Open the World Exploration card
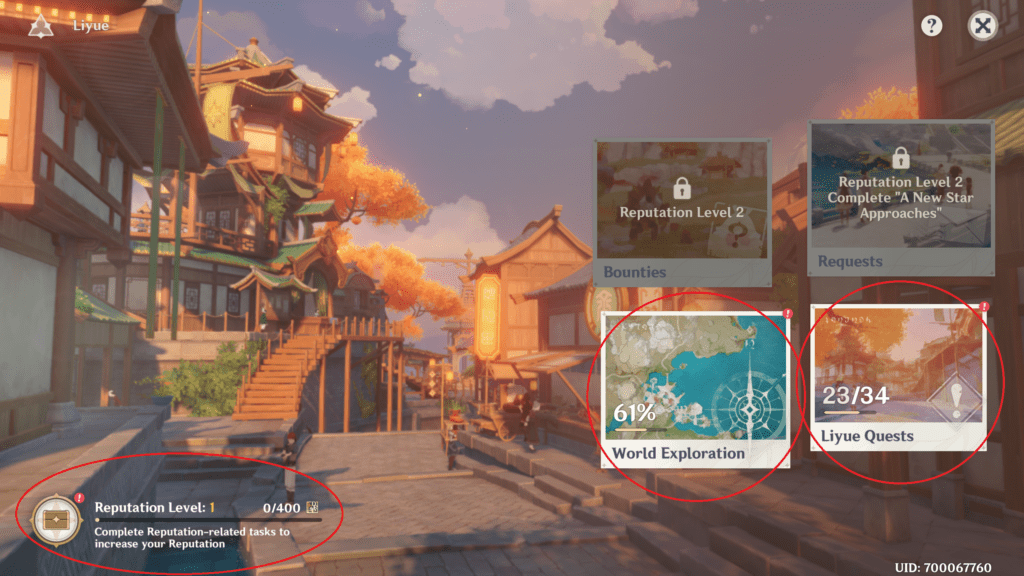 pyautogui.click(x=693, y=388)
